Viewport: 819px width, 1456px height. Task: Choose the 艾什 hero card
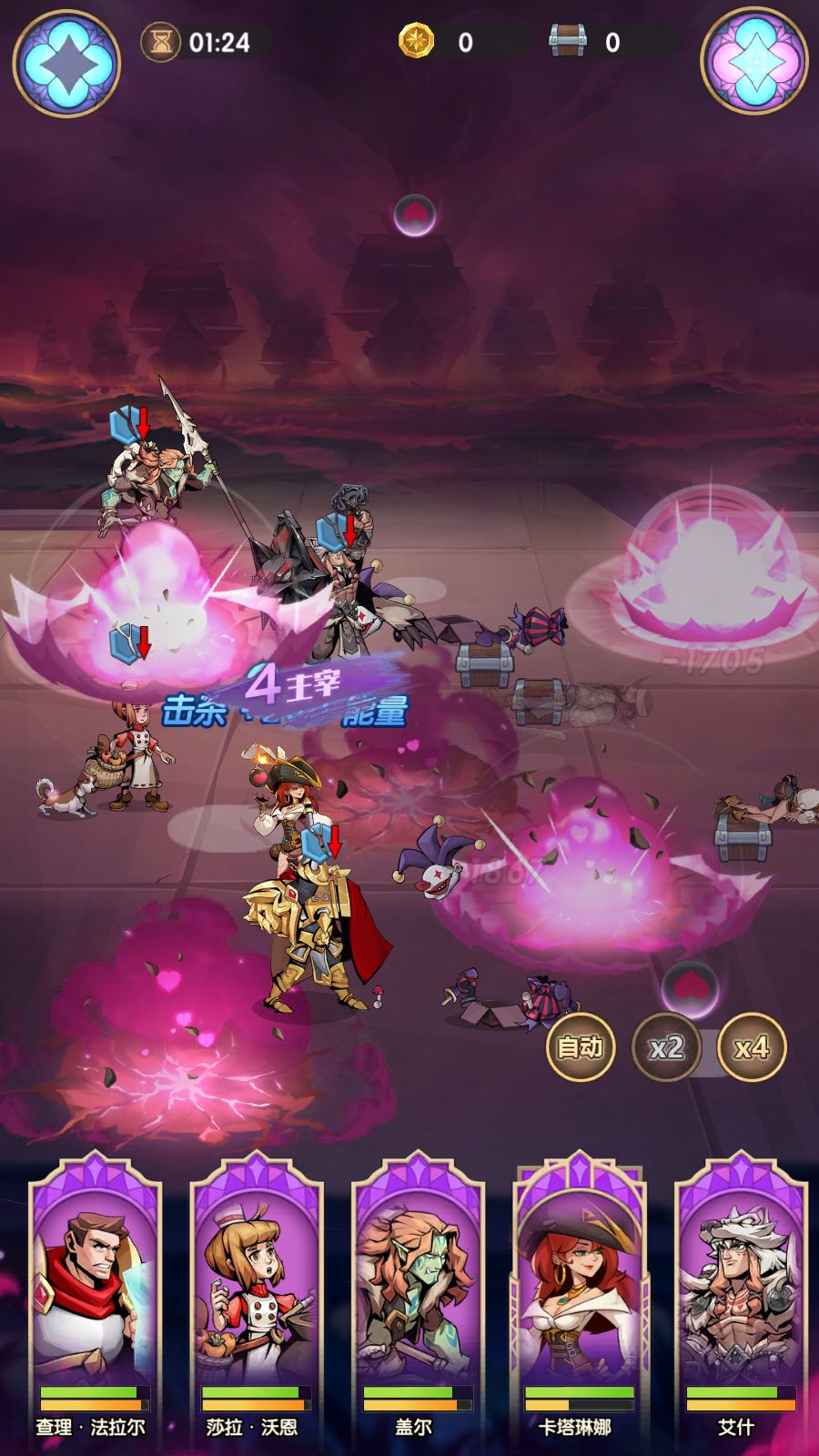pos(741,1292)
